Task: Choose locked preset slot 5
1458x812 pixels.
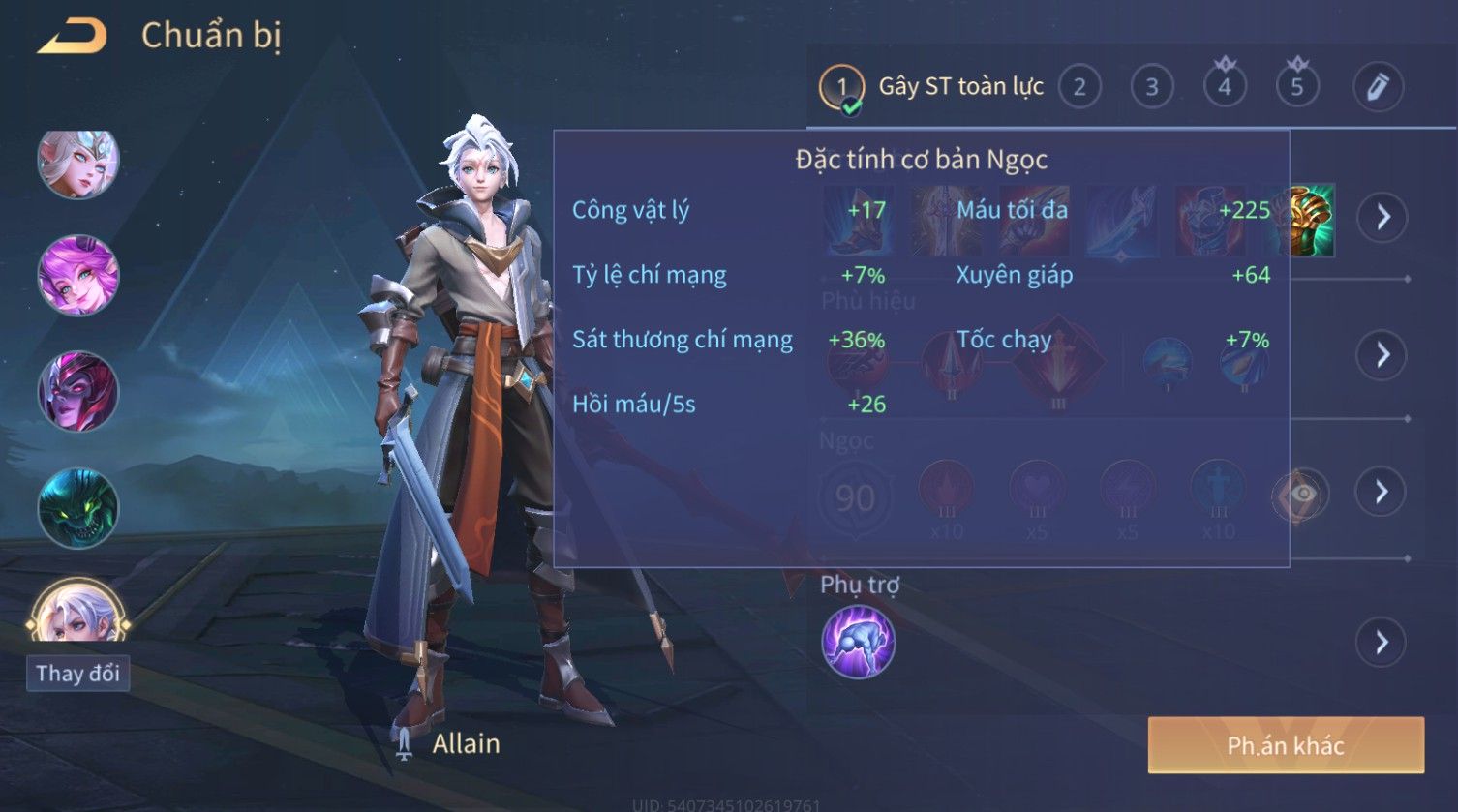Action: (x=1297, y=87)
